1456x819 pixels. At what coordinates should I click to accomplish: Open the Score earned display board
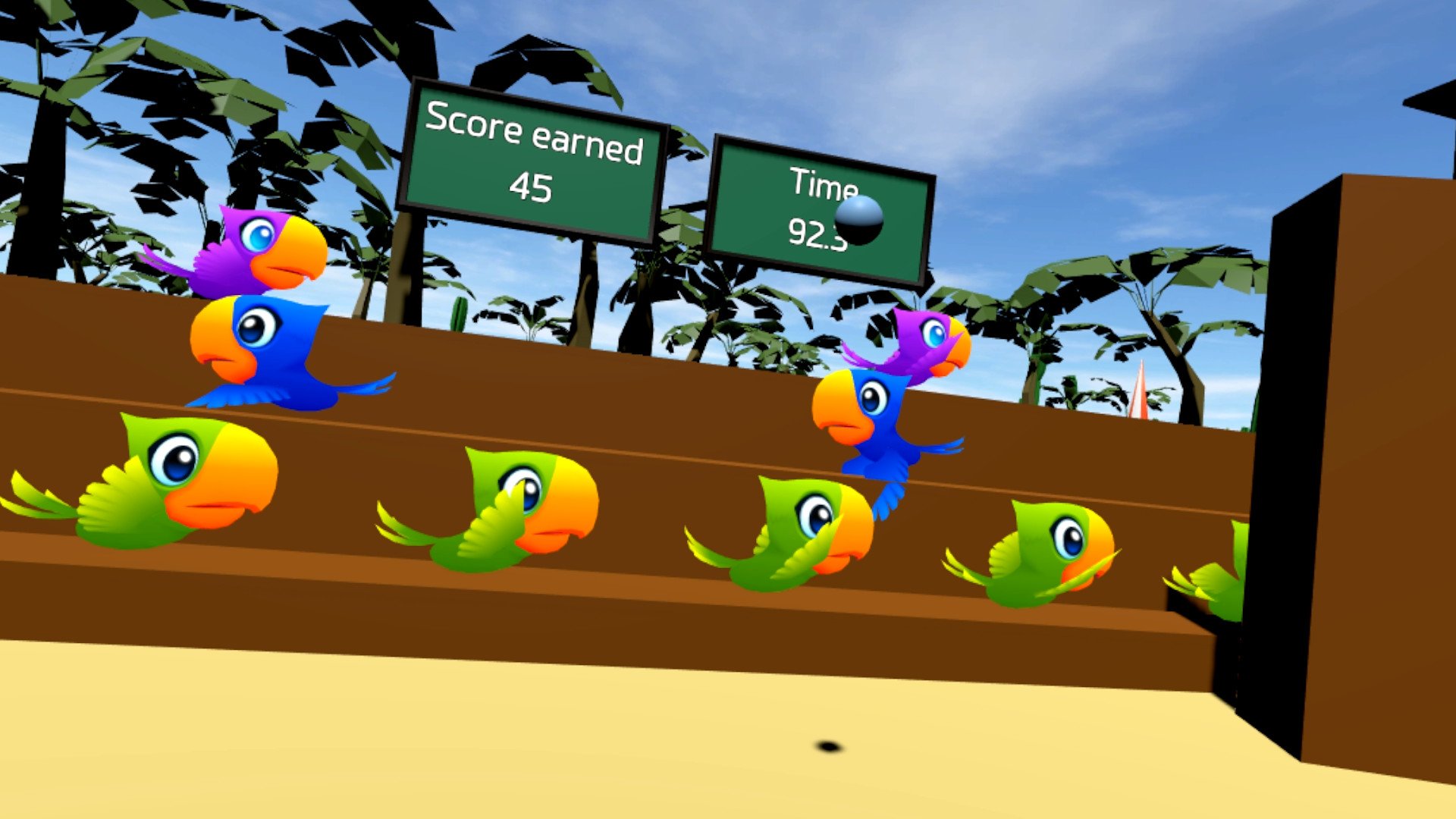[531, 152]
